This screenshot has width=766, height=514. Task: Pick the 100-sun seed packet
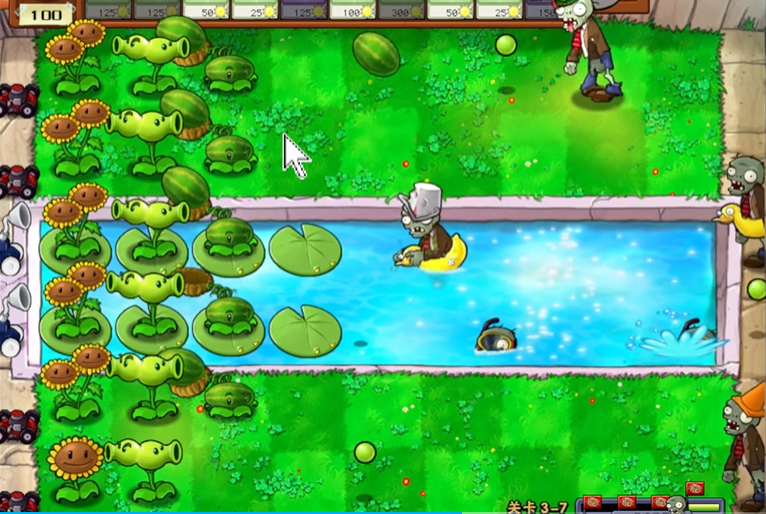(x=352, y=9)
